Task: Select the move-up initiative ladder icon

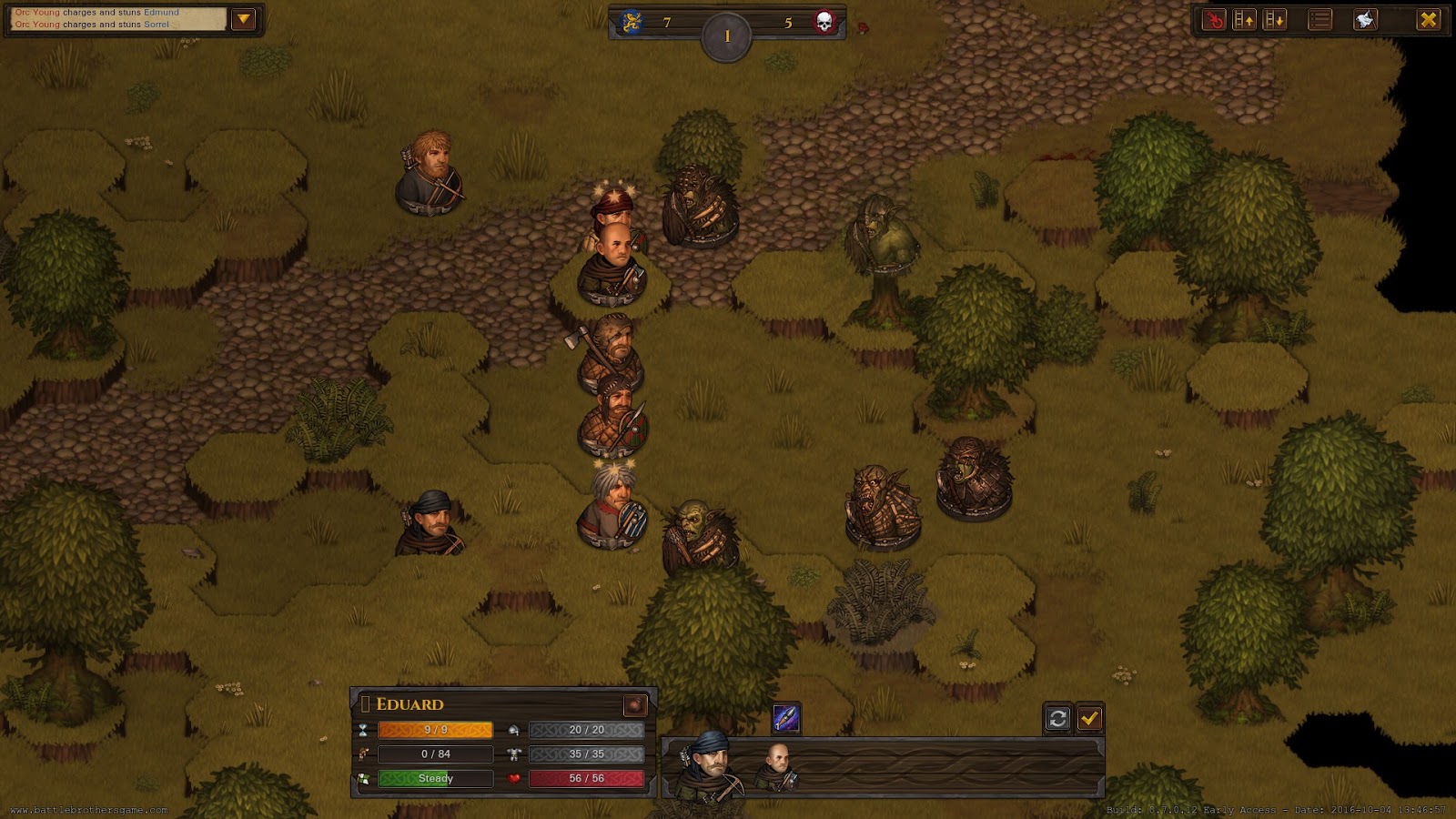Action: point(1244,18)
